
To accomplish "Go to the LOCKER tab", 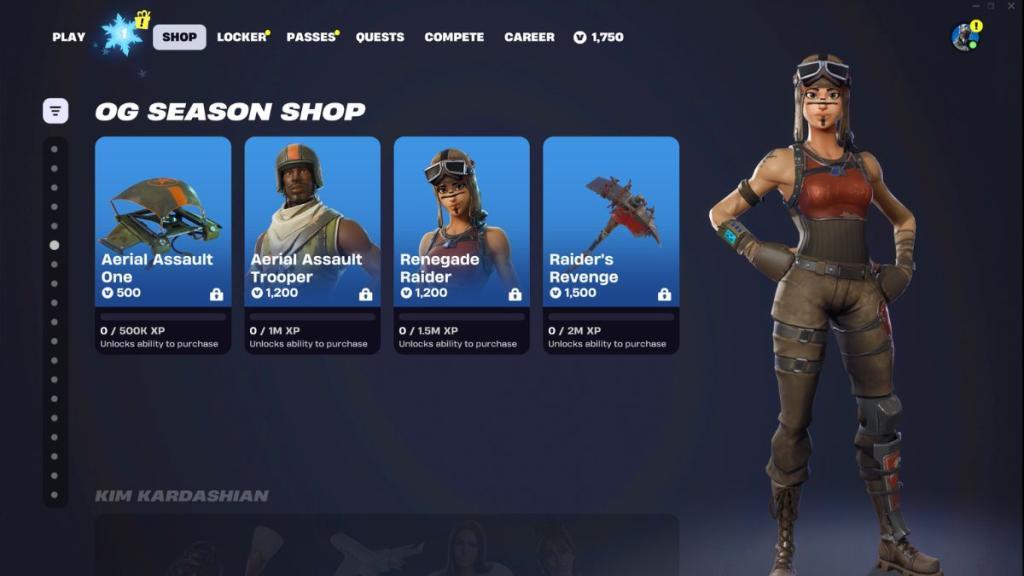I will (x=241, y=37).
